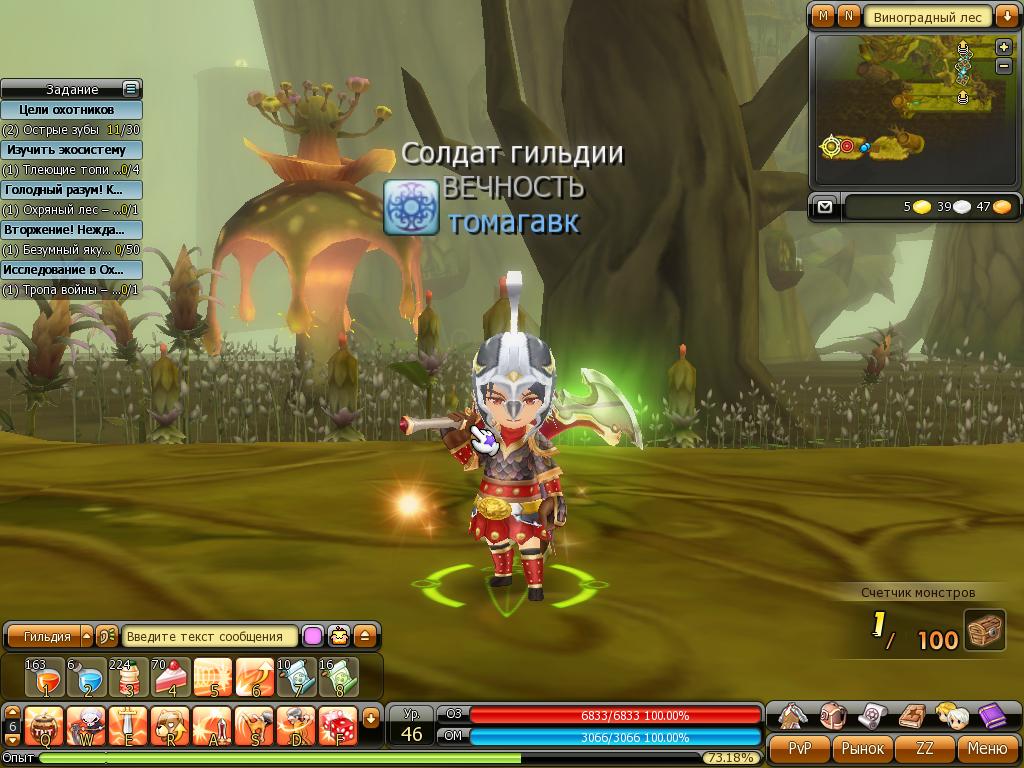Viewport: 1024px width, 768px height.
Task: Click the ZZ button
Action: (925, 748)
